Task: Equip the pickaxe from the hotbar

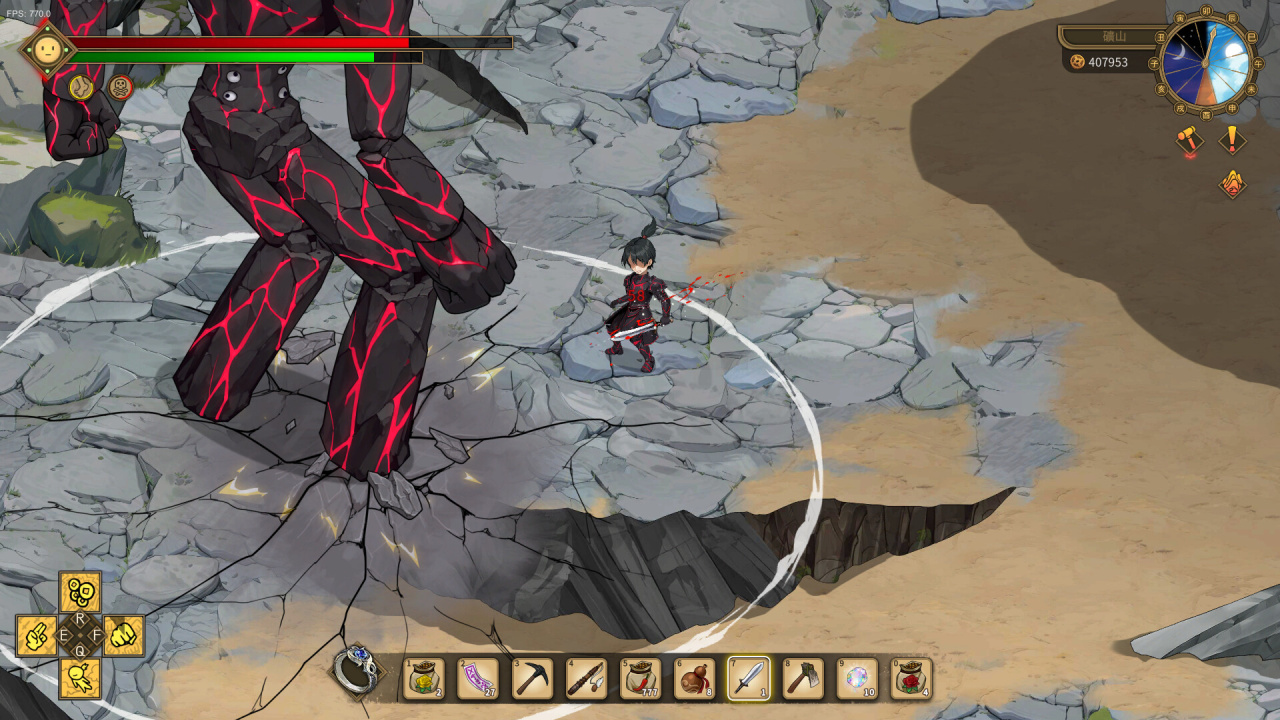Action: pos(532,678)
